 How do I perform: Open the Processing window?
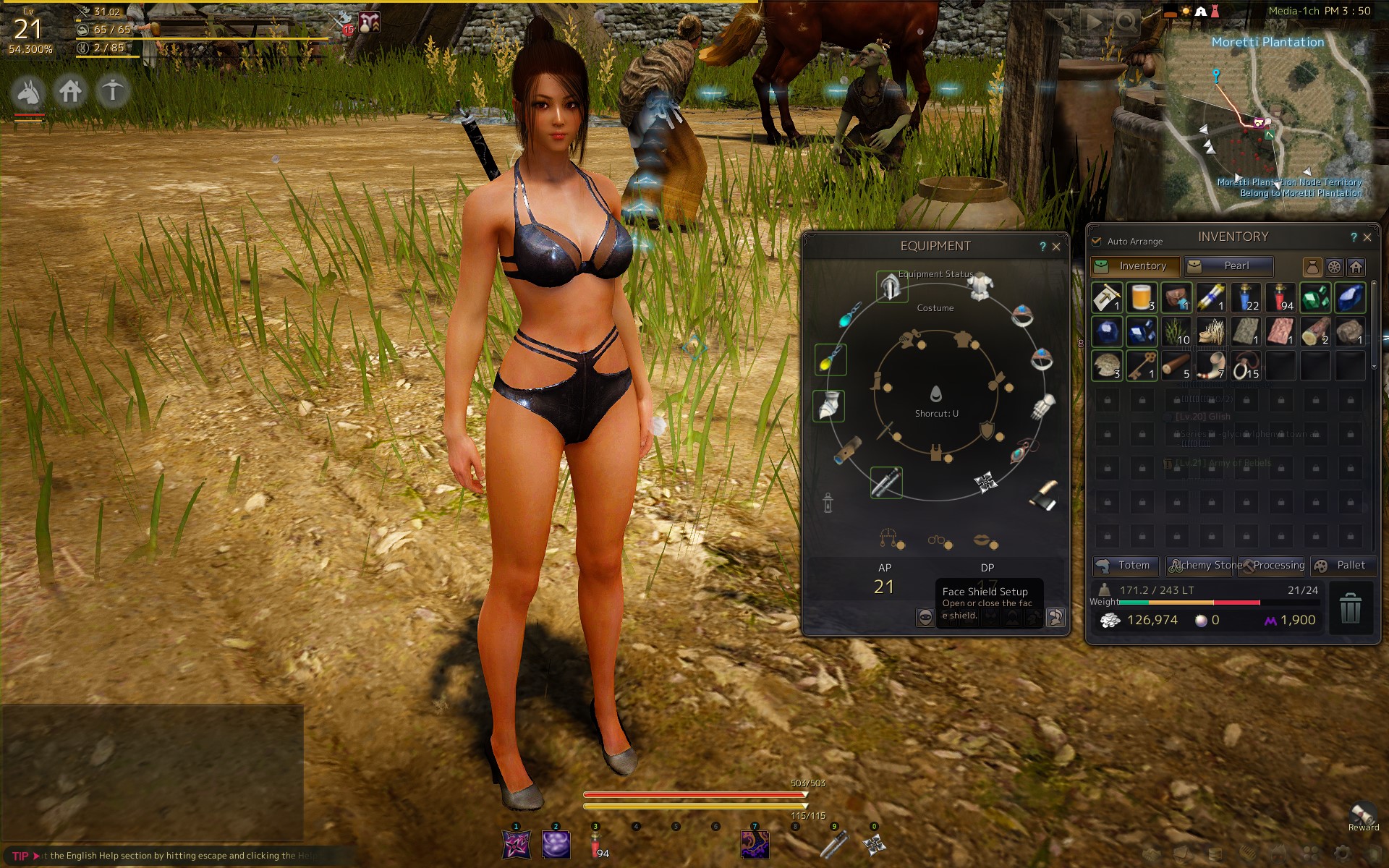tap(1273, 566)
